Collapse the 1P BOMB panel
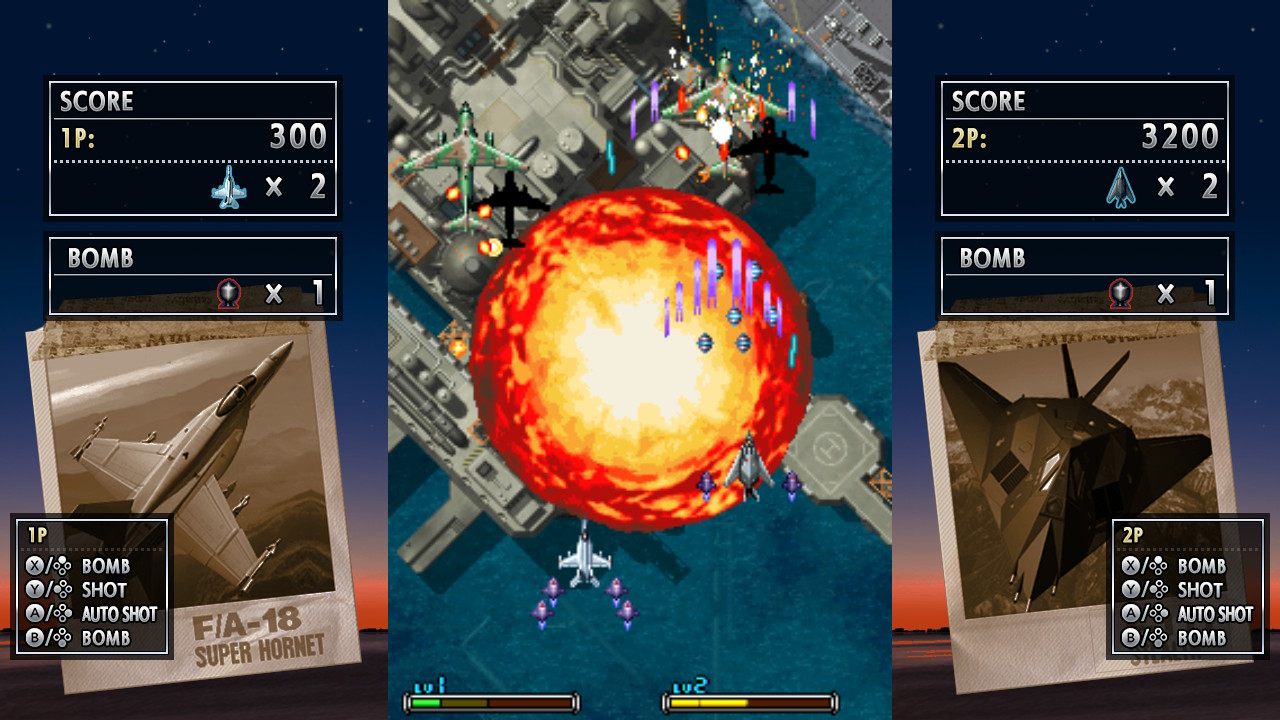The height and width of the screenshot is (720, 1280). coord(195,275)
